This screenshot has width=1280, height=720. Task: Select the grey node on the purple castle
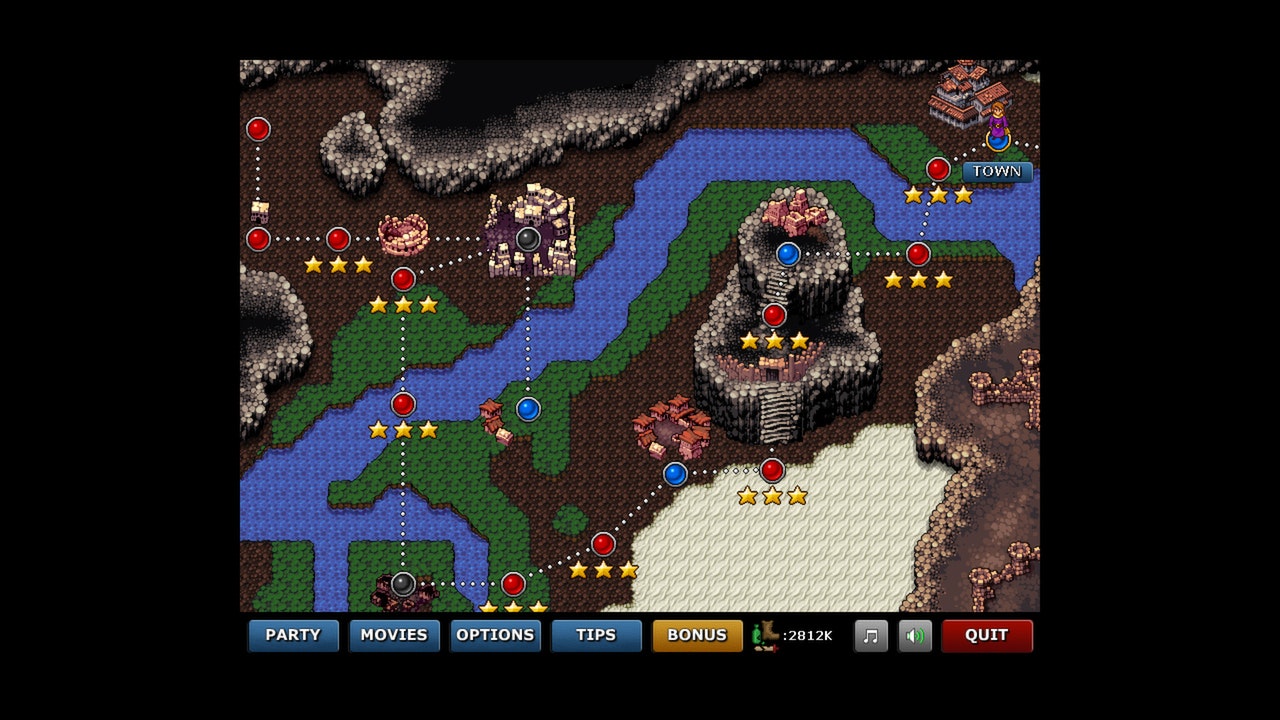[x=528, y=239]
